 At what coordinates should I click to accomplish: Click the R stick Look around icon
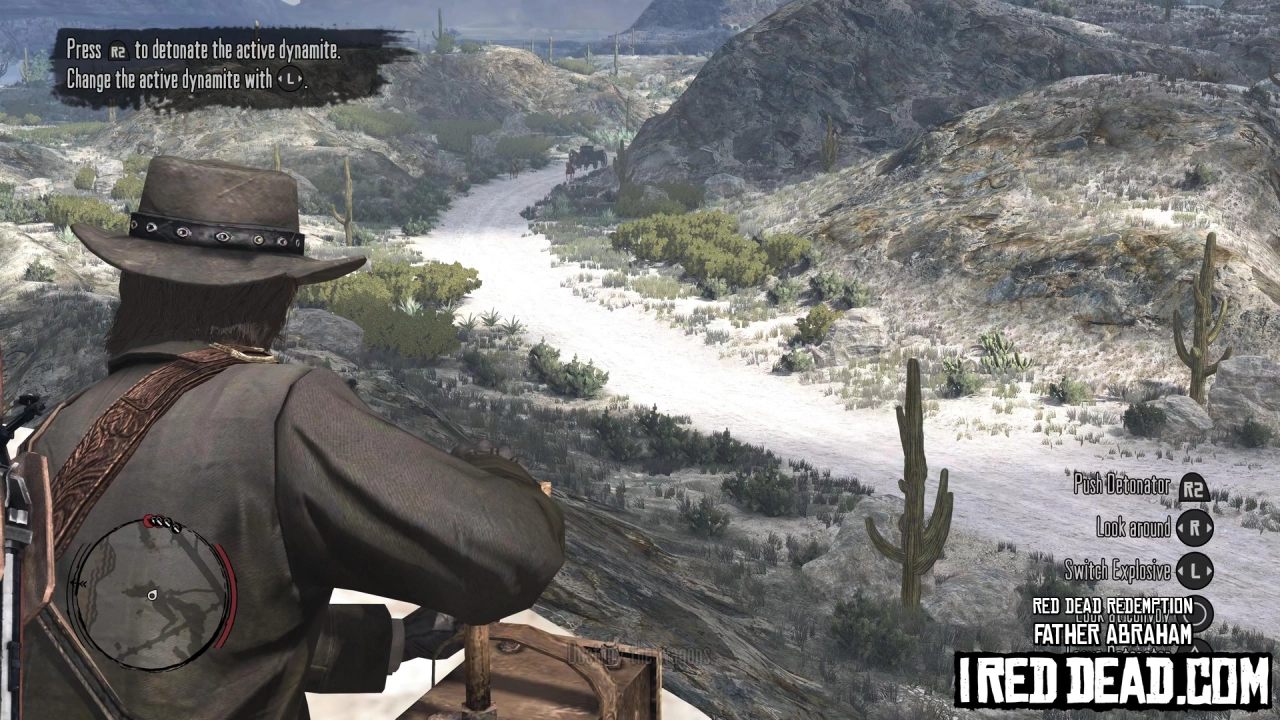(x=1197, y=527)
